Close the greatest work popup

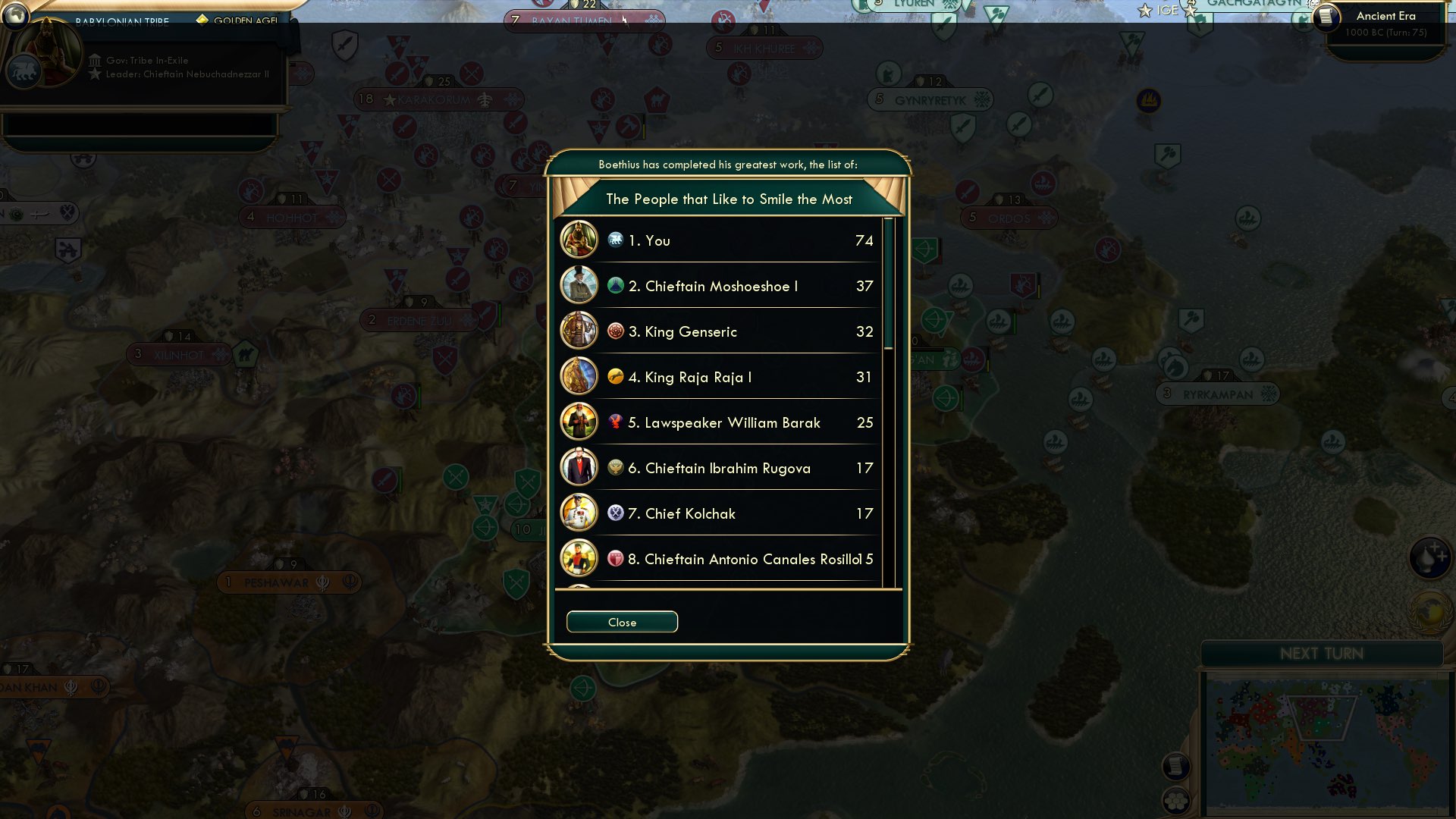[x=622, y=622]
